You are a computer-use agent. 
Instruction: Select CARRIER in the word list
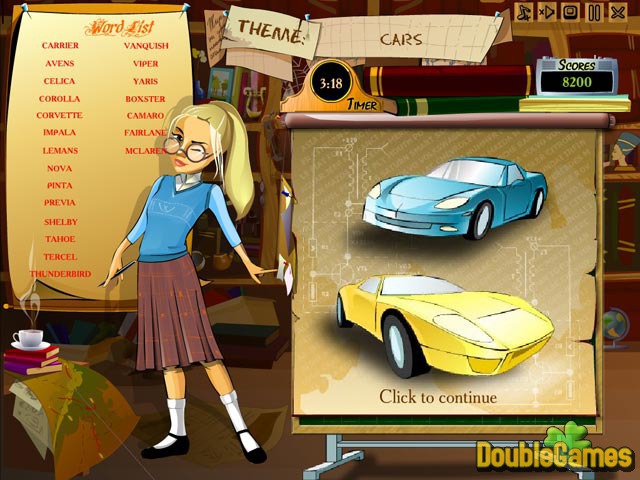pyautogui.click(x=61, y=45)
